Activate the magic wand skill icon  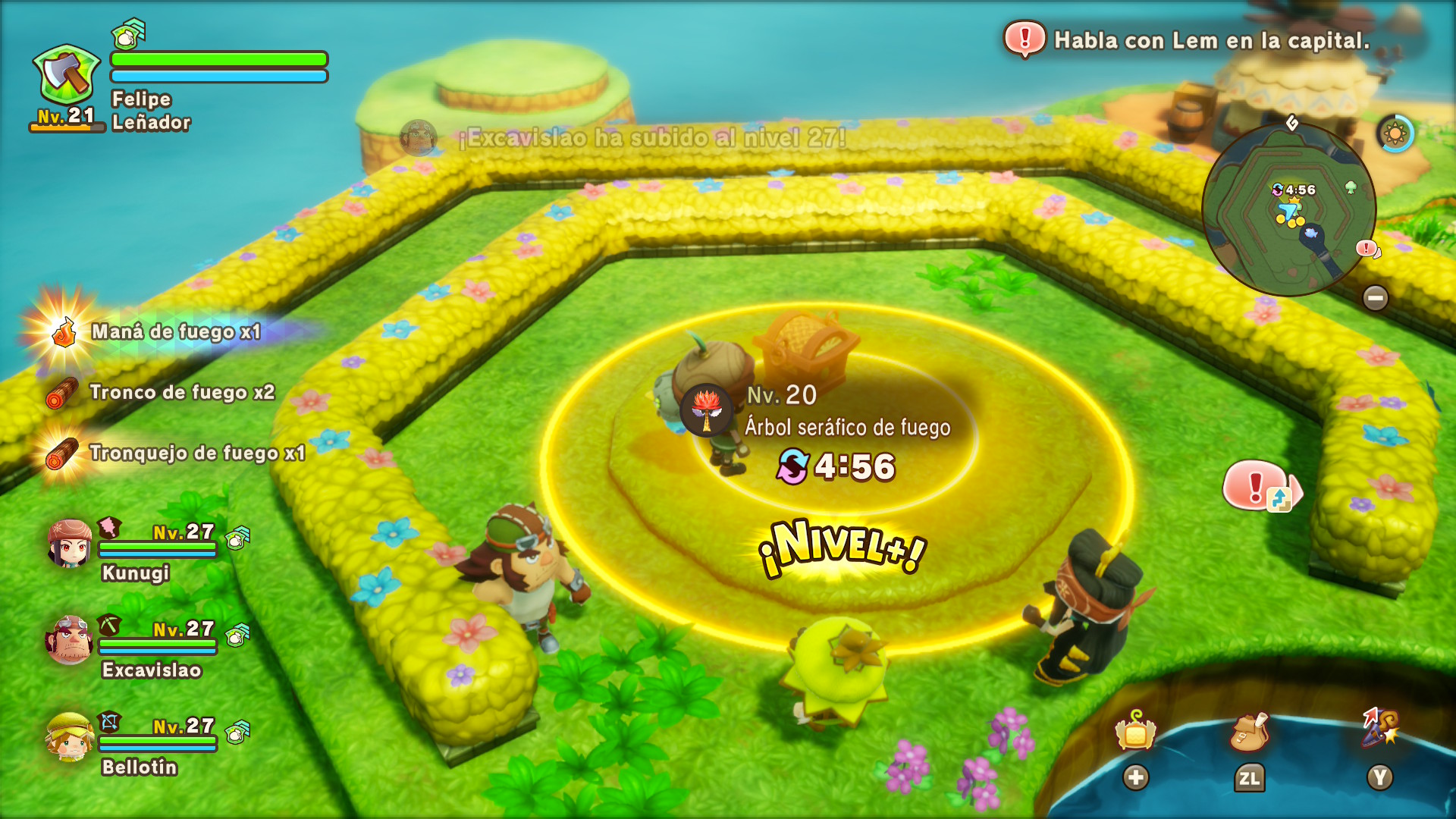tap(1380, 728)
